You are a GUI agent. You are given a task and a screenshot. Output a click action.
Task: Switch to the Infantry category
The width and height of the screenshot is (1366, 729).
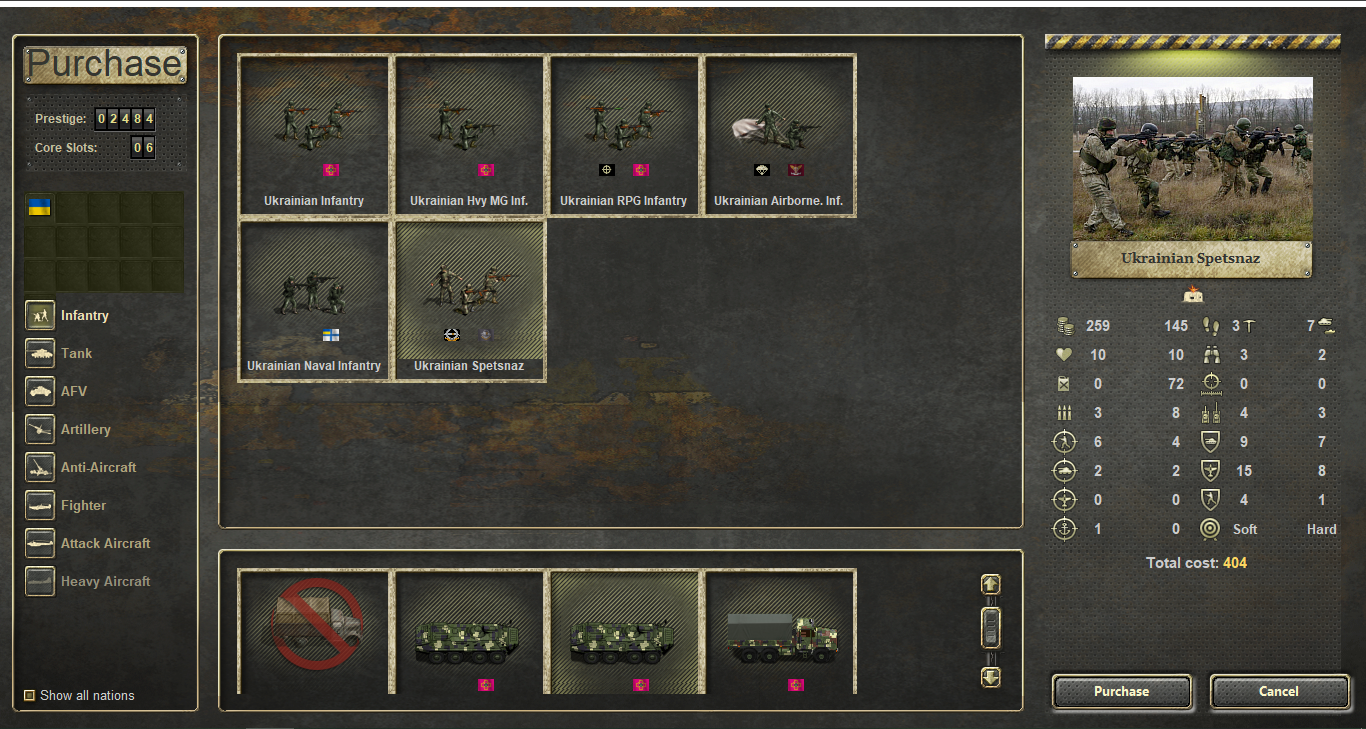(x=40, y=315)
